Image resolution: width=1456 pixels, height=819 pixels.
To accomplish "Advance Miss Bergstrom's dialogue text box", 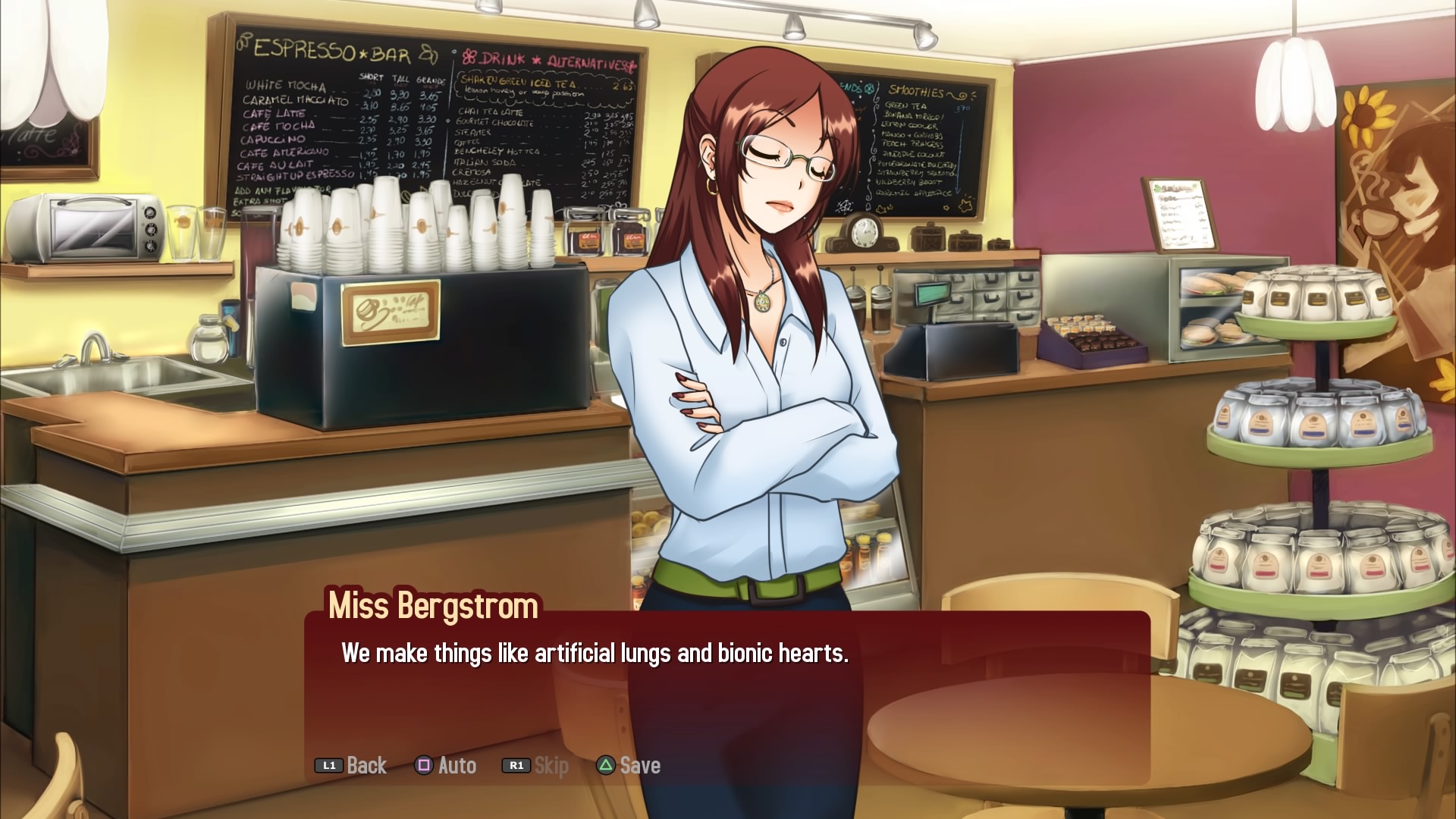I will (x=726, y=682).
